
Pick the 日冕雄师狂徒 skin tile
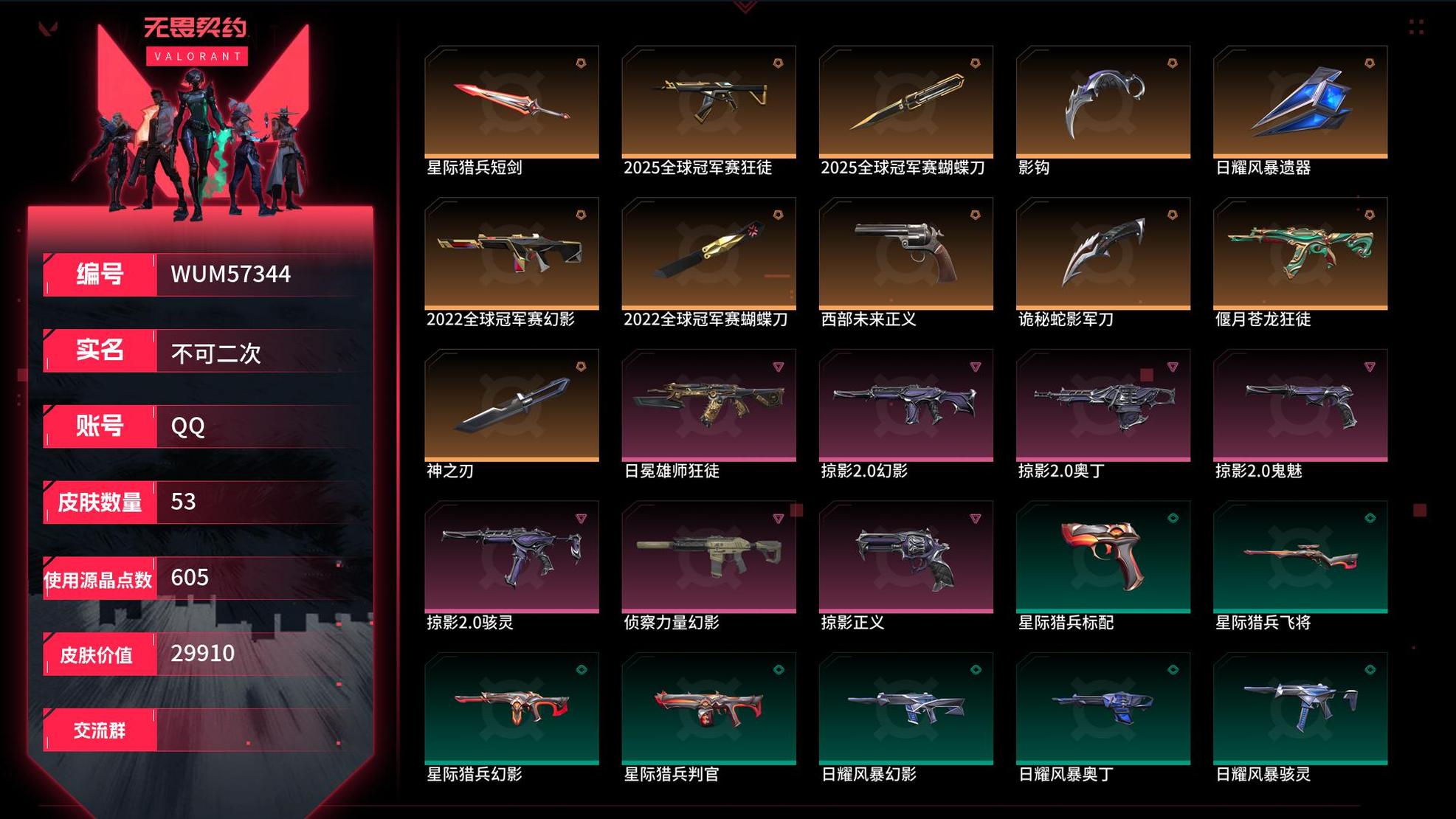708,405
